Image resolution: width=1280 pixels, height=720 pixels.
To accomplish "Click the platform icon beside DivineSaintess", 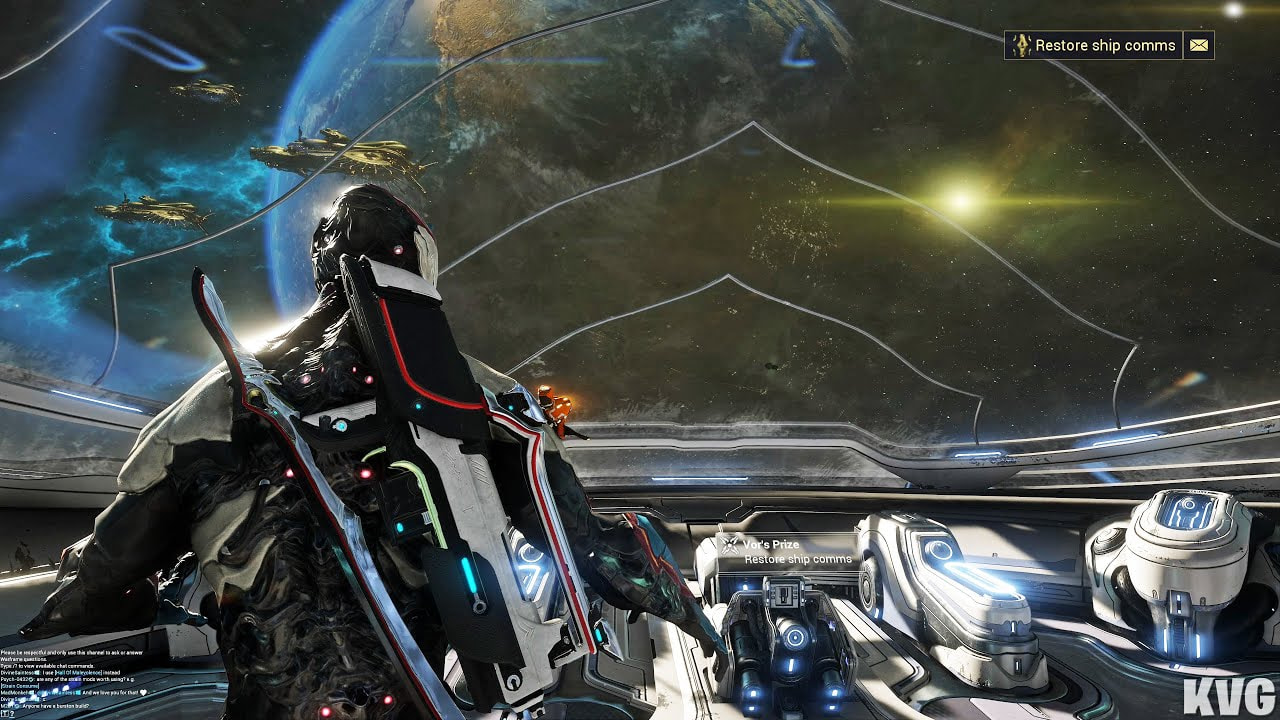I will tap(35, 672).
